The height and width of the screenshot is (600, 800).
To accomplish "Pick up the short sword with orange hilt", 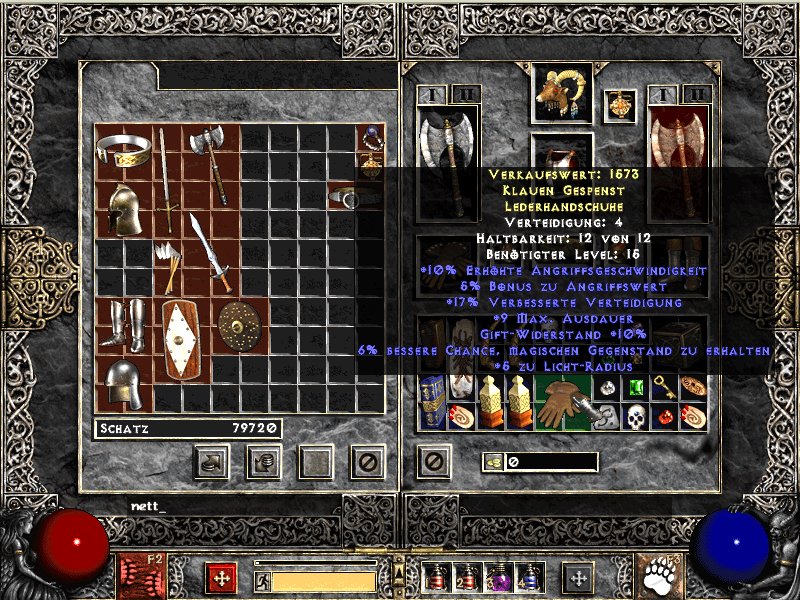I will (210, 250).
